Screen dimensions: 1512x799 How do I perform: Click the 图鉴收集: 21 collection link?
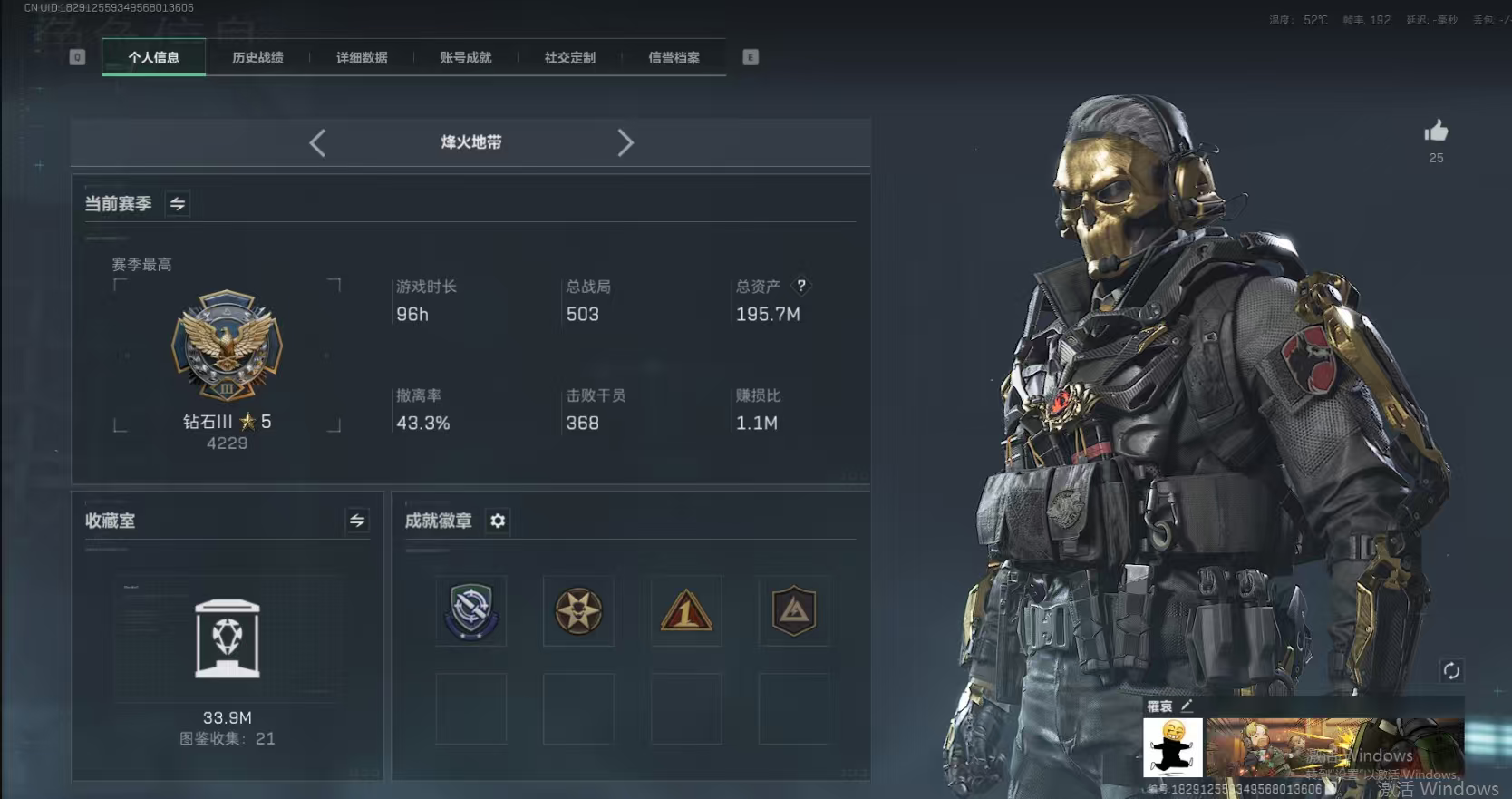226,738
